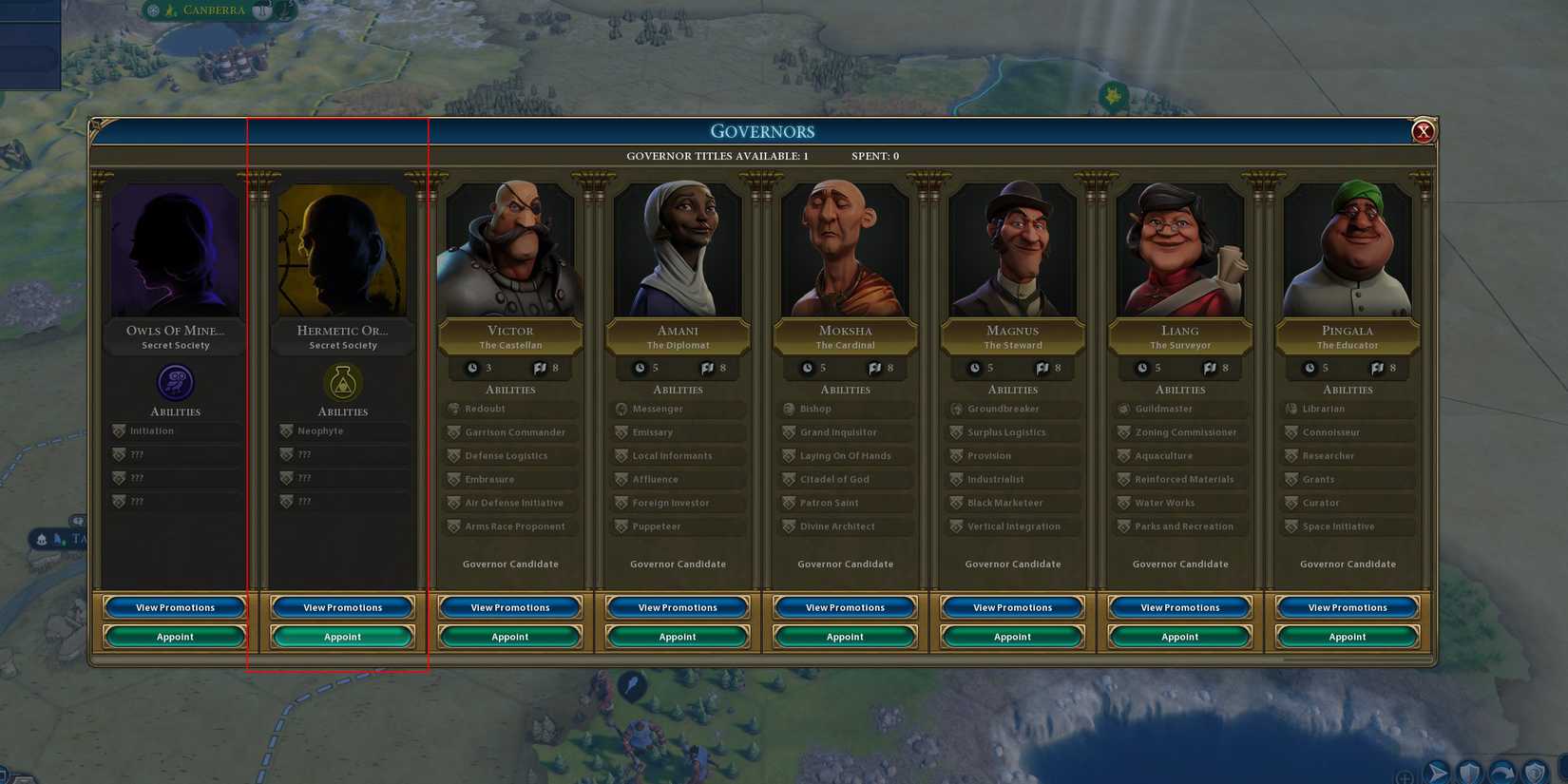Select Pingala's Librarian ability icon
The image size is (1568, 784).
coord(1291,409)
